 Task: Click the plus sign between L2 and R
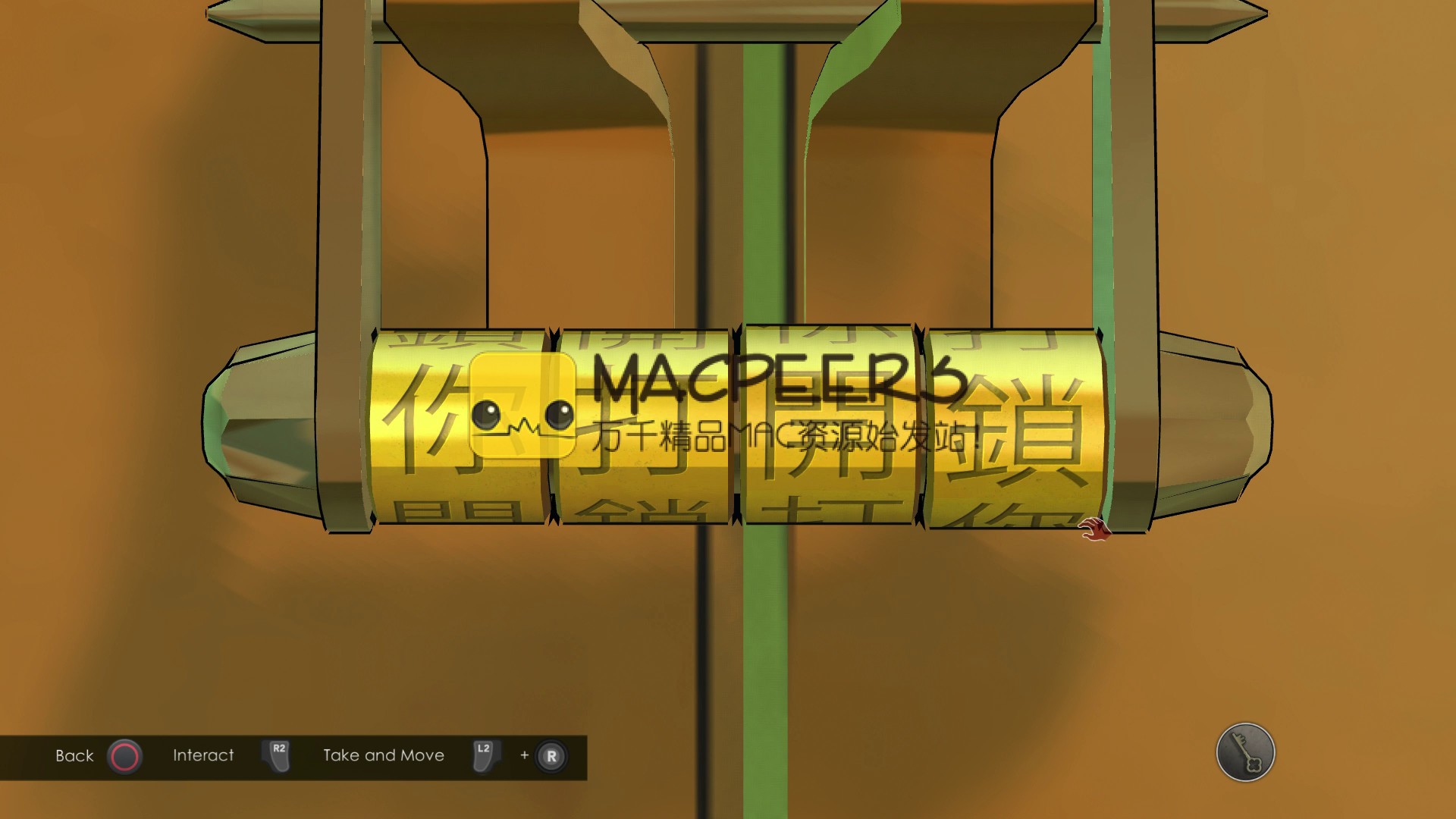coord(522,755)
